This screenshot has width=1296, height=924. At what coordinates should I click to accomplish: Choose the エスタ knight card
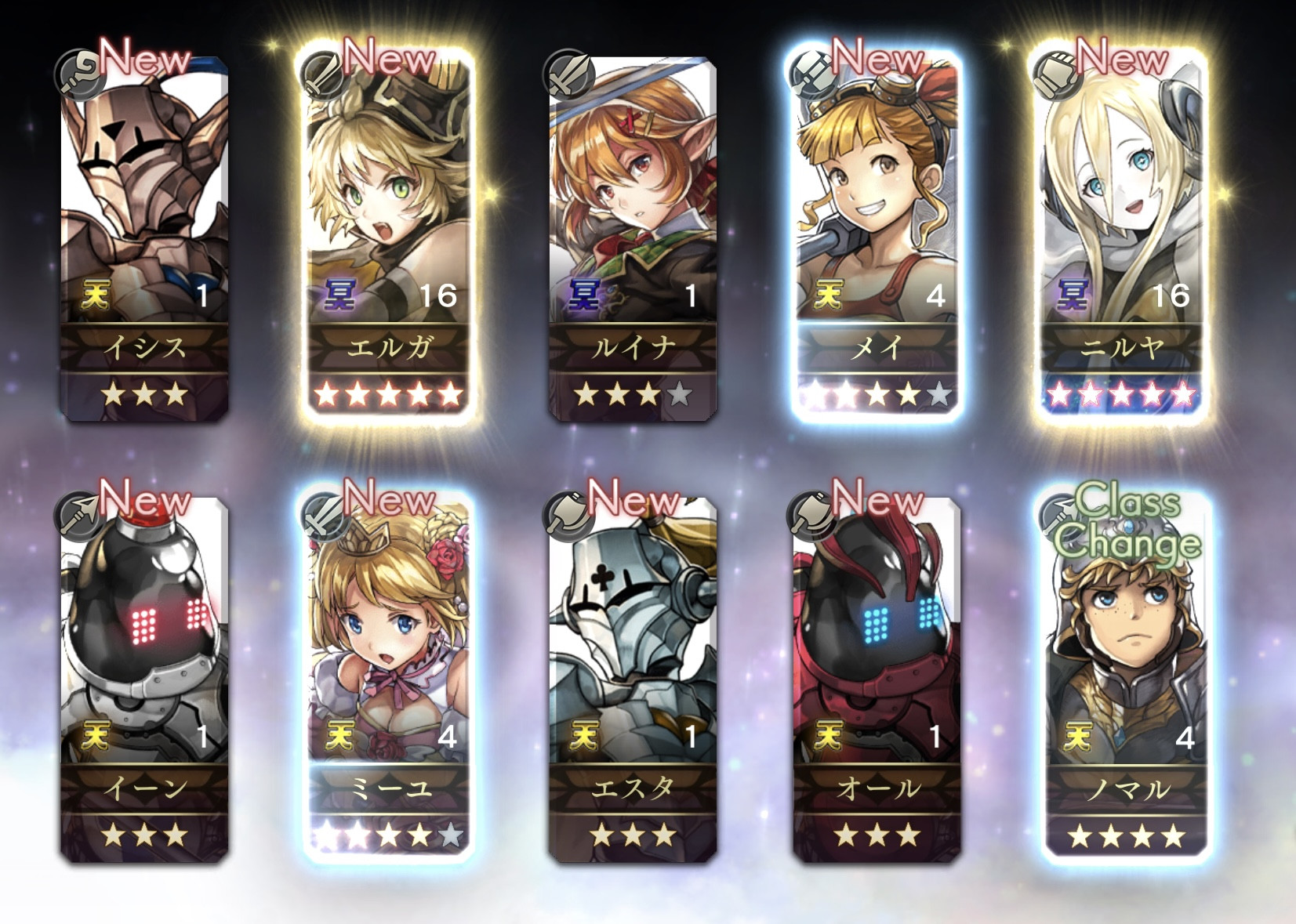click(633, 678)
